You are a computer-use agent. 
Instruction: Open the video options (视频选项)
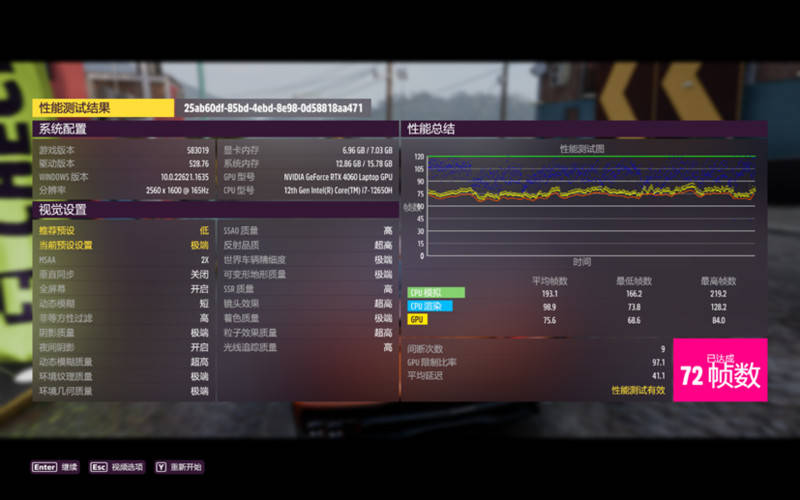pos(117,467)
